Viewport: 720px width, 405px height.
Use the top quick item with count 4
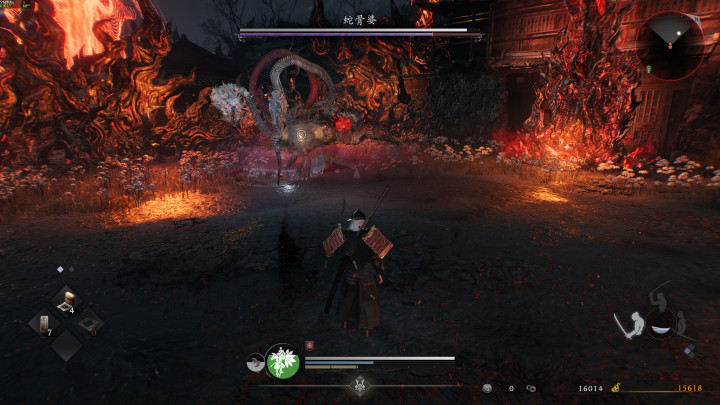tap(66, 300)
